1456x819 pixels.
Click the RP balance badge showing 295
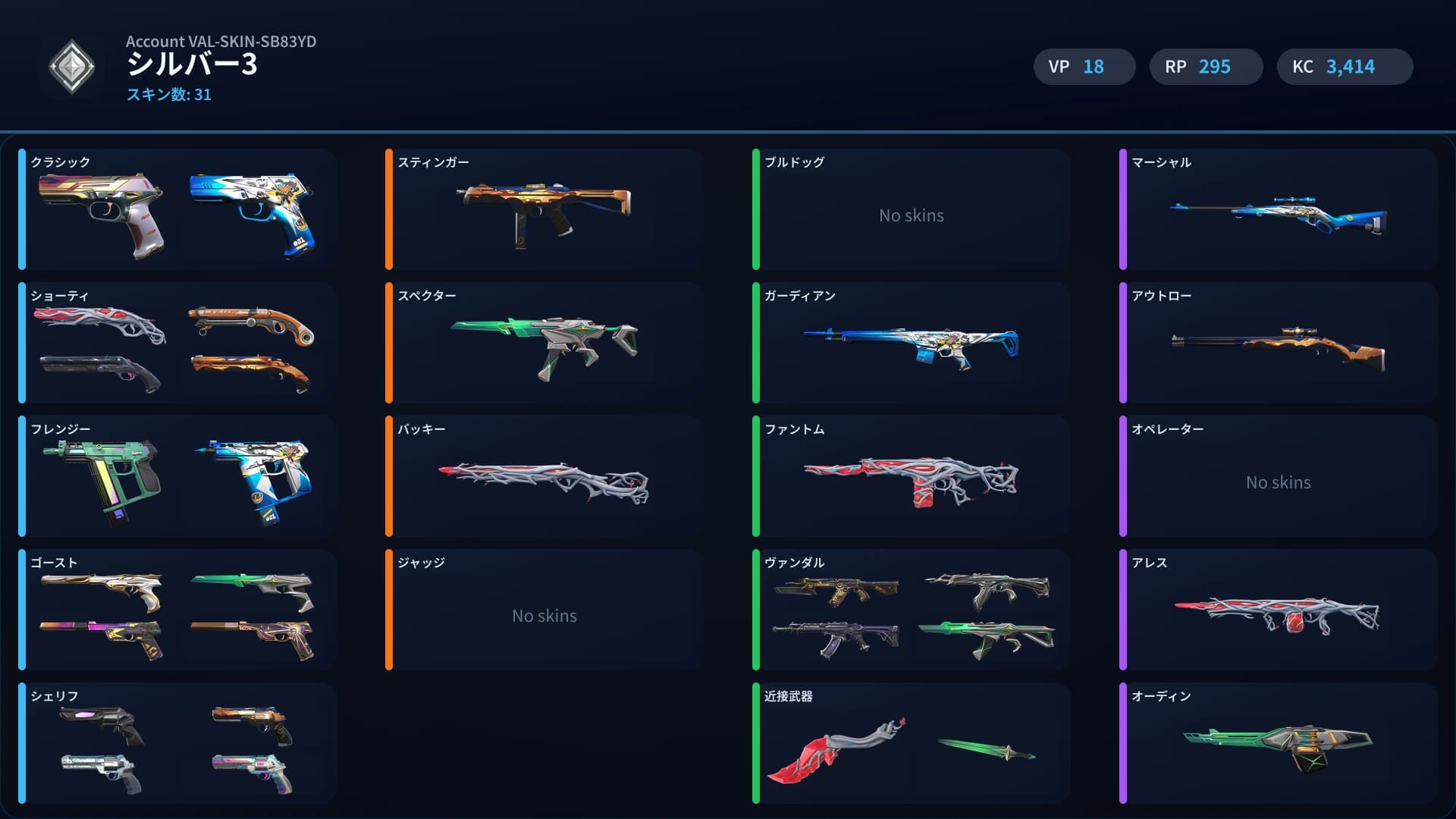[1206, 66]
